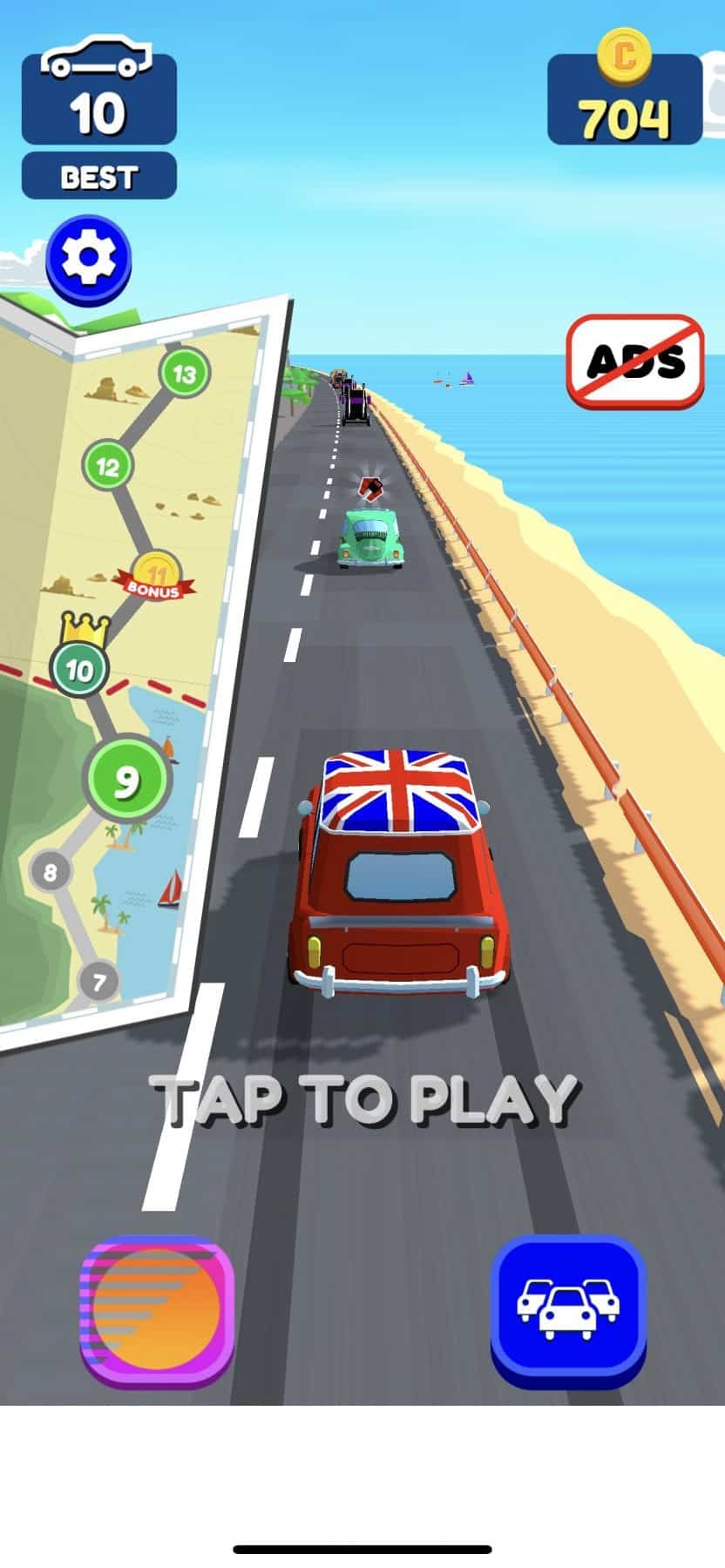Open the sunset theme button

pyautogui.click(x=157, y=1310)
